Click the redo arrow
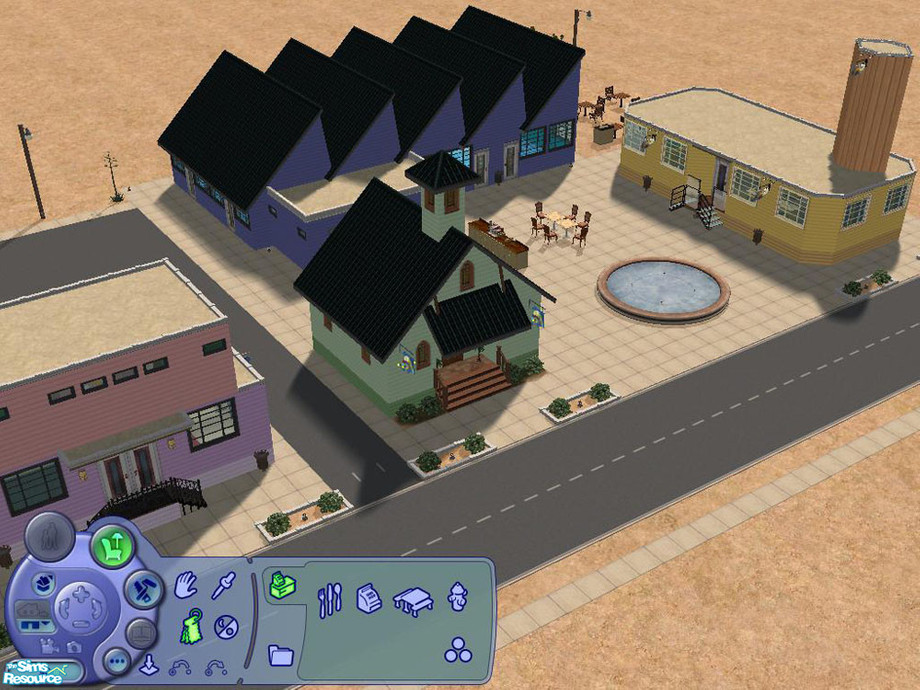920x690 pixels. [215, 667]
